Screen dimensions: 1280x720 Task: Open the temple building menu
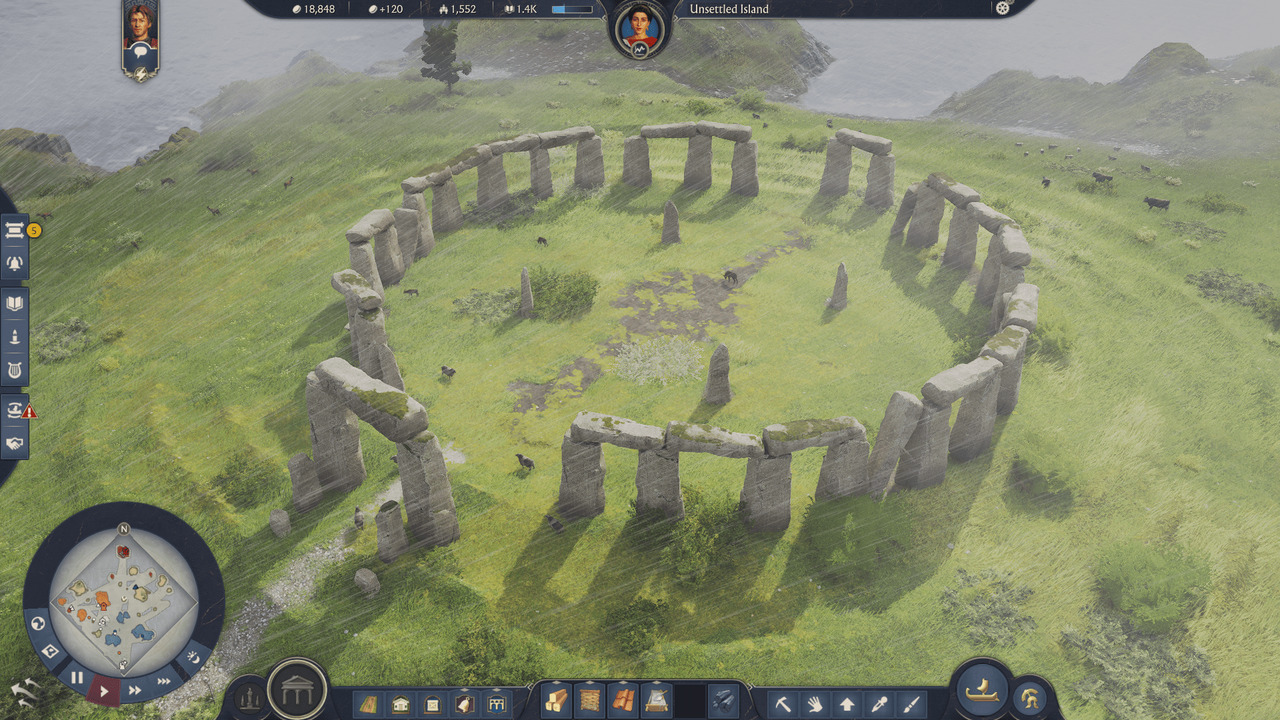point(298,689)
